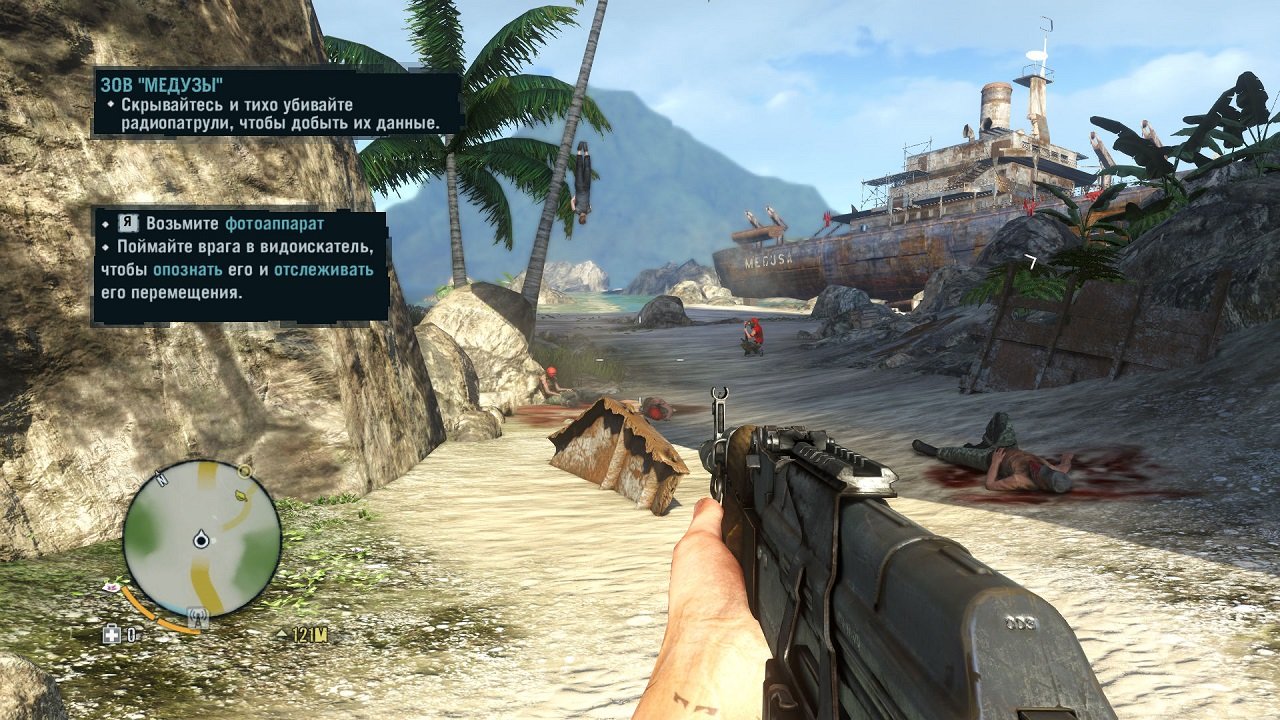This screenshot has height=720, width=1280.
Task: Click the leaf pickup icon on the minimap
Action: click(240, 495)
